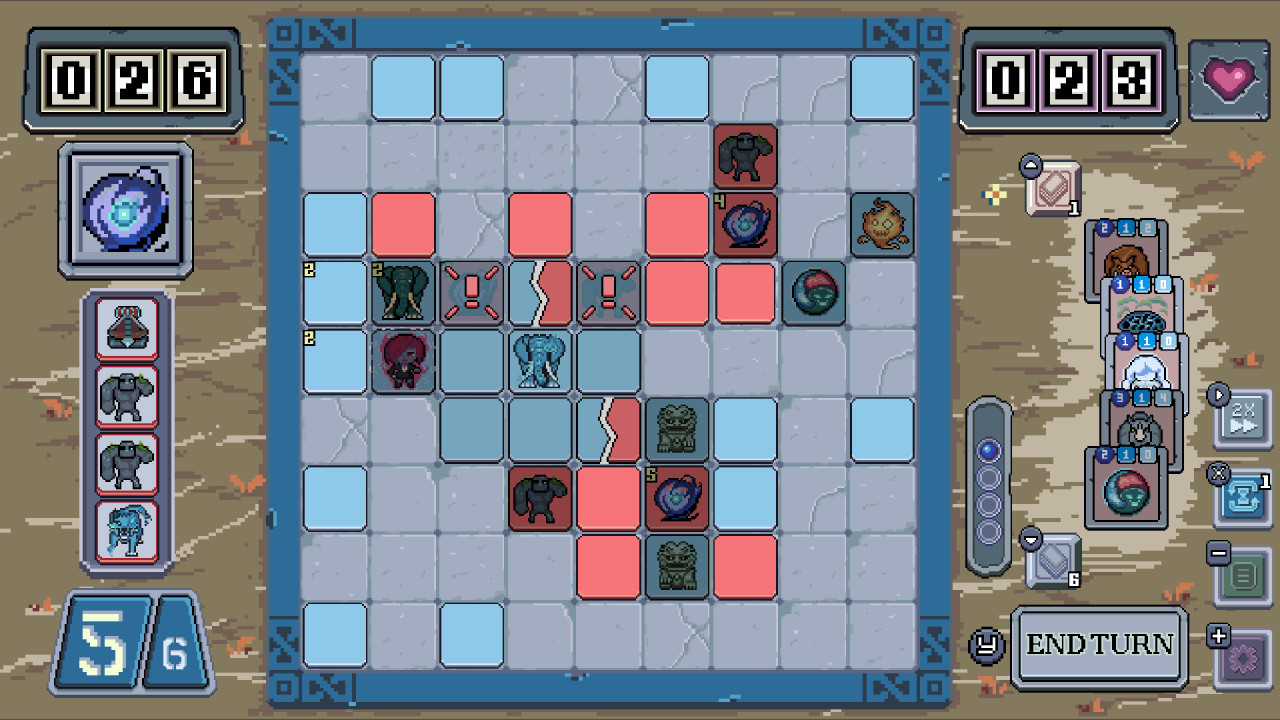Click the smiley emote icon beside End Turn

pyautogui.click(x=990, y=645)
